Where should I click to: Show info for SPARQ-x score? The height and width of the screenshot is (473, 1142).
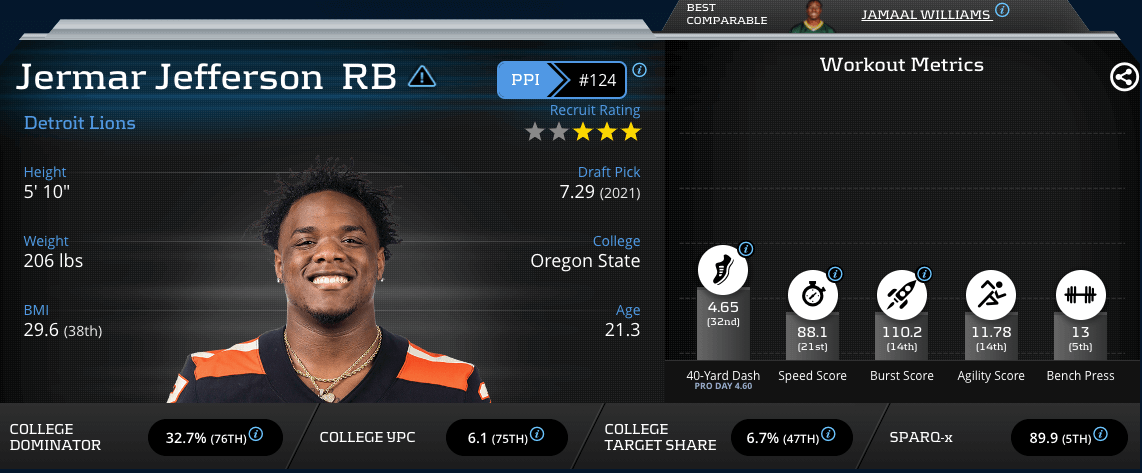1101,435
